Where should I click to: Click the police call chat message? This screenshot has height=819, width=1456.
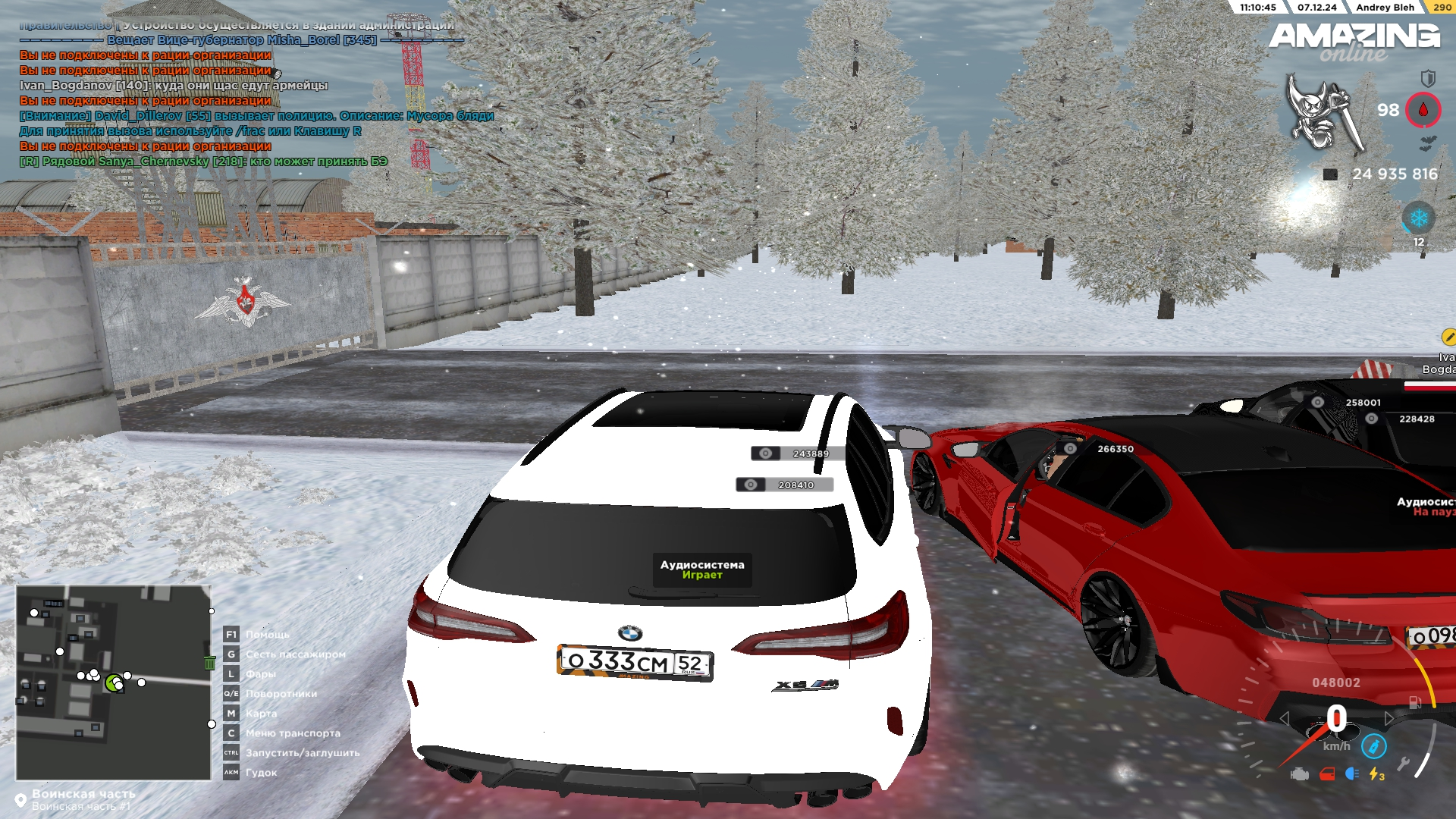[x=256, y=116]
